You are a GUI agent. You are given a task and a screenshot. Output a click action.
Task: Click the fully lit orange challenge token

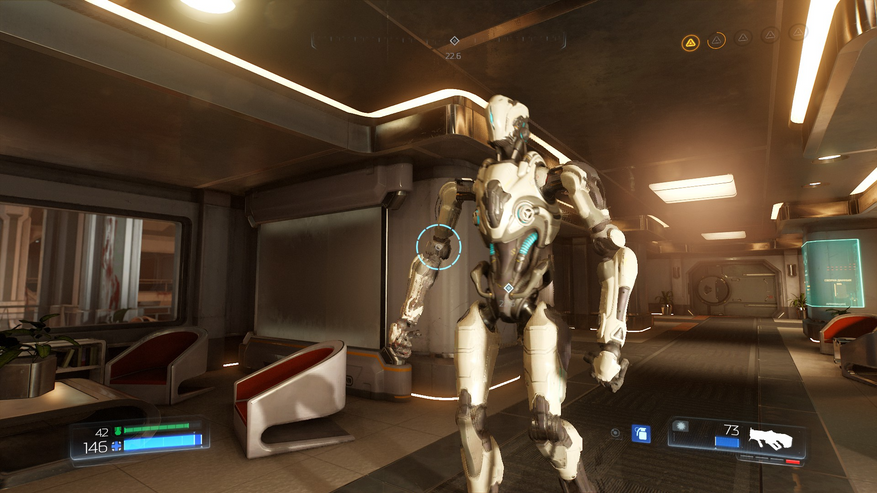point(690,42)
